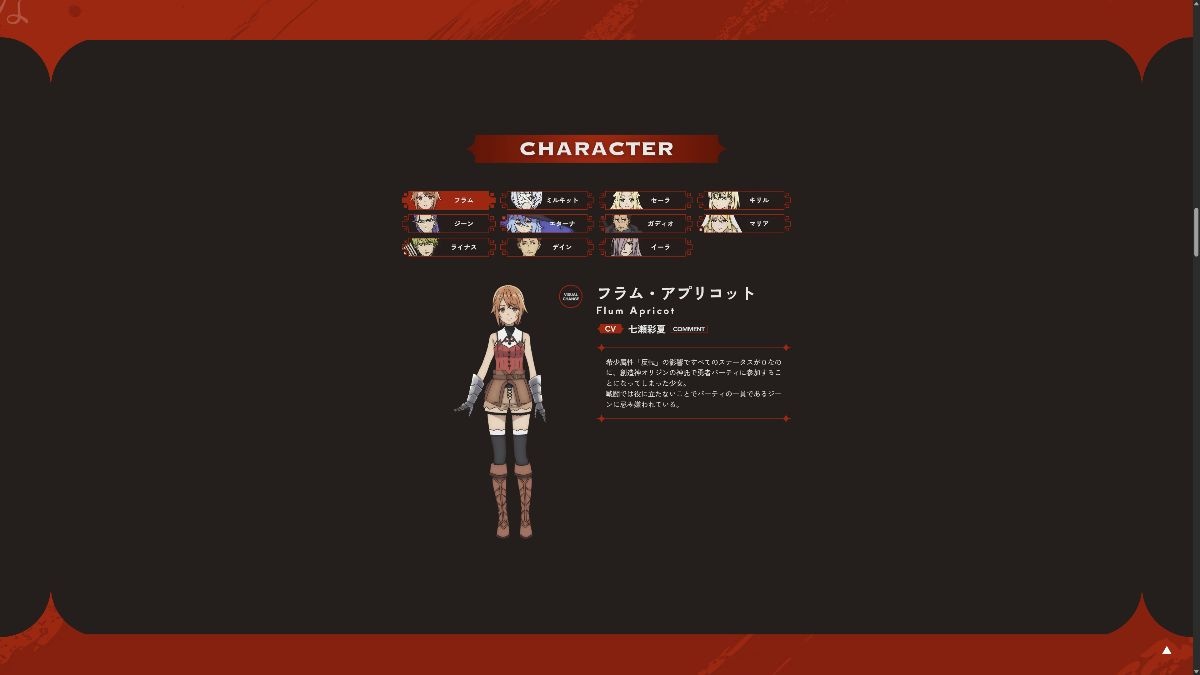
Task: Open the キリル character profile
Action: 743,200
